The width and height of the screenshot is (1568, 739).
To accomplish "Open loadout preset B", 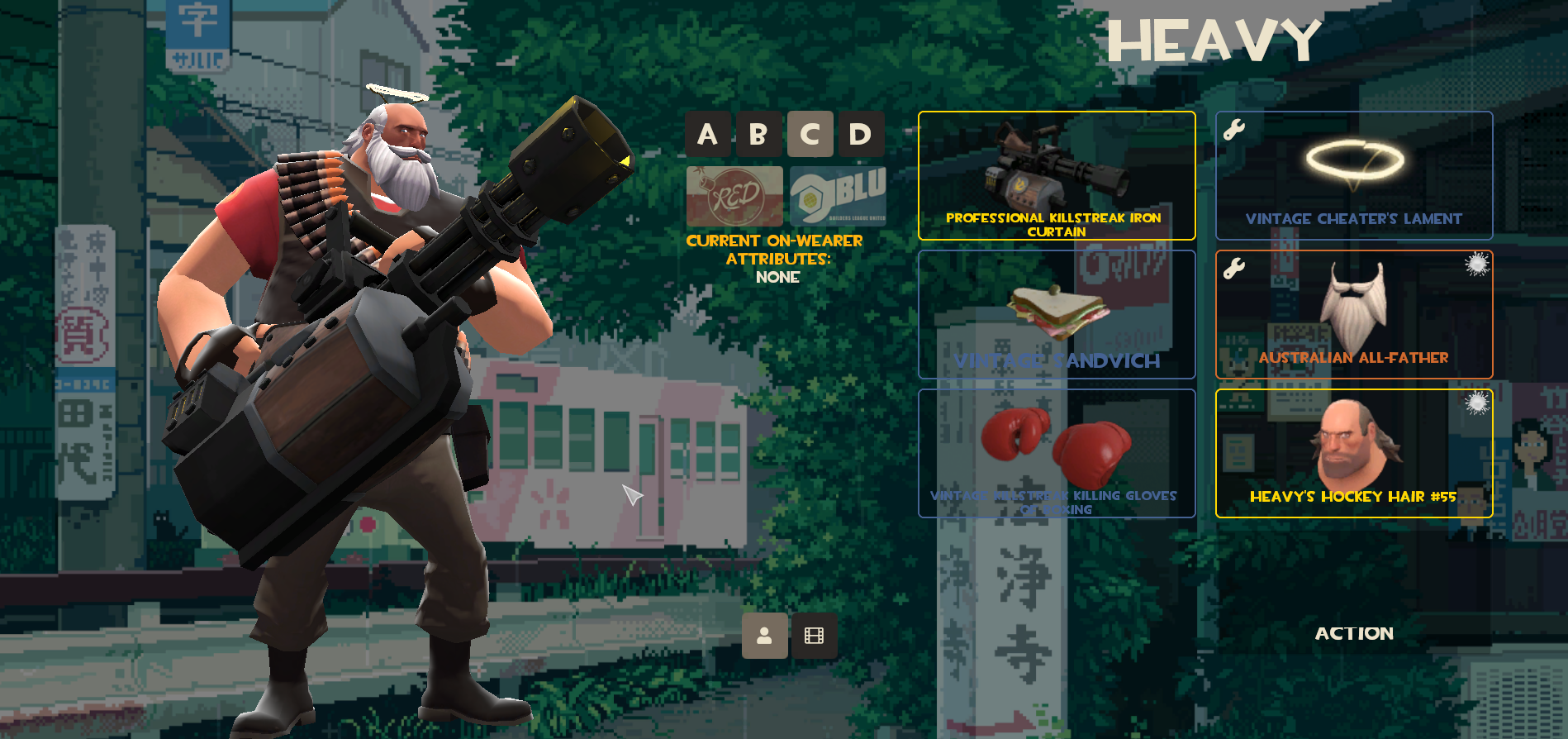I will tap(758, 133).
